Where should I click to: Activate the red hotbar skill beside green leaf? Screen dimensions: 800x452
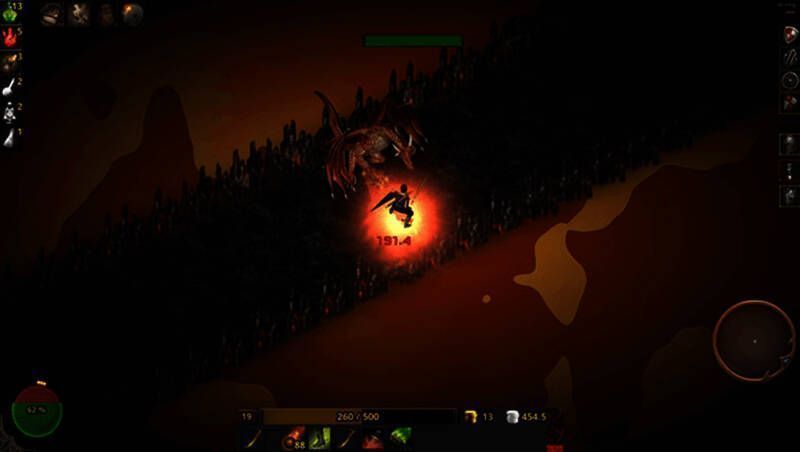coord(374,438)
